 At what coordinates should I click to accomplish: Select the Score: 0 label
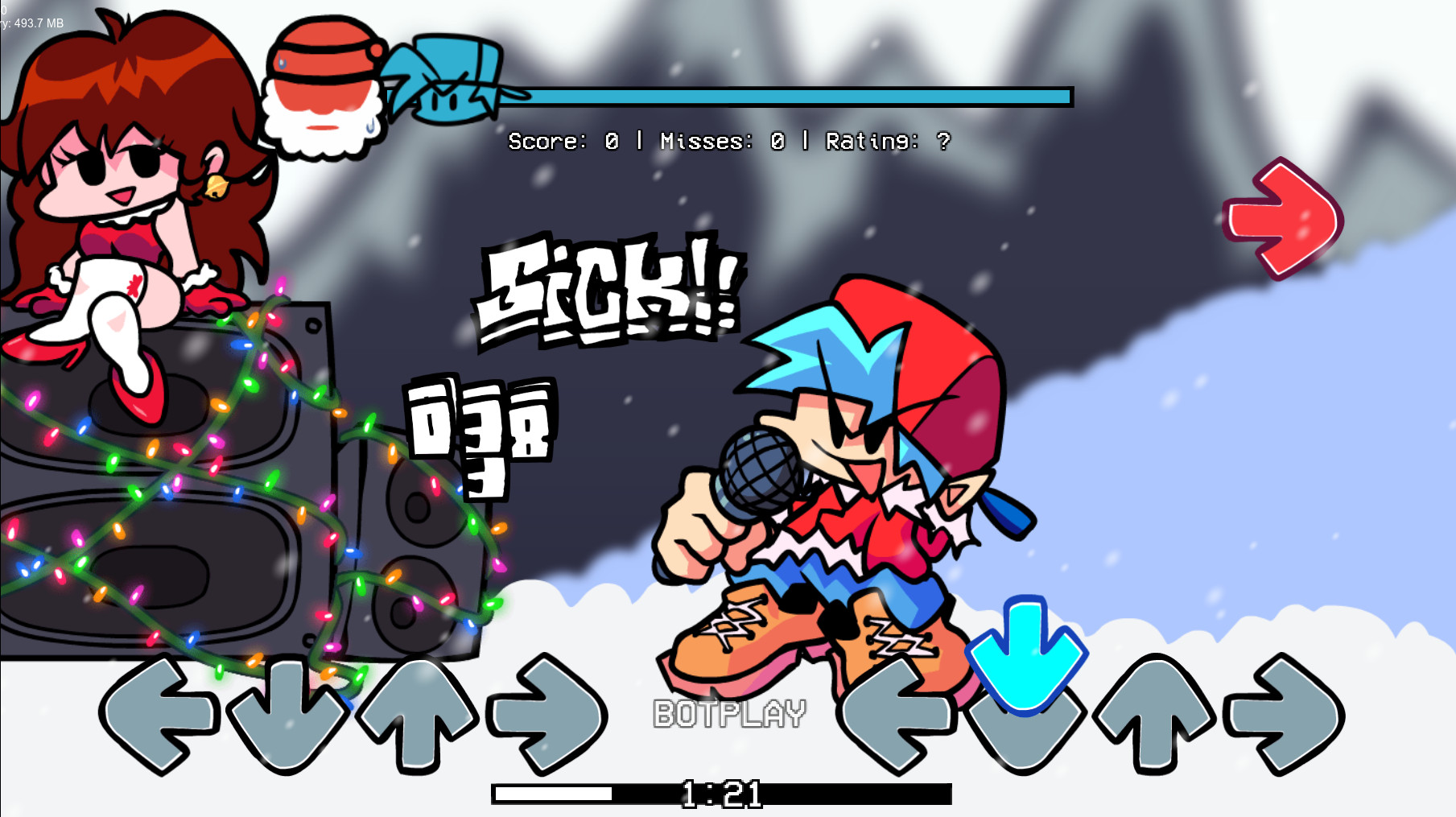[565, 142]
